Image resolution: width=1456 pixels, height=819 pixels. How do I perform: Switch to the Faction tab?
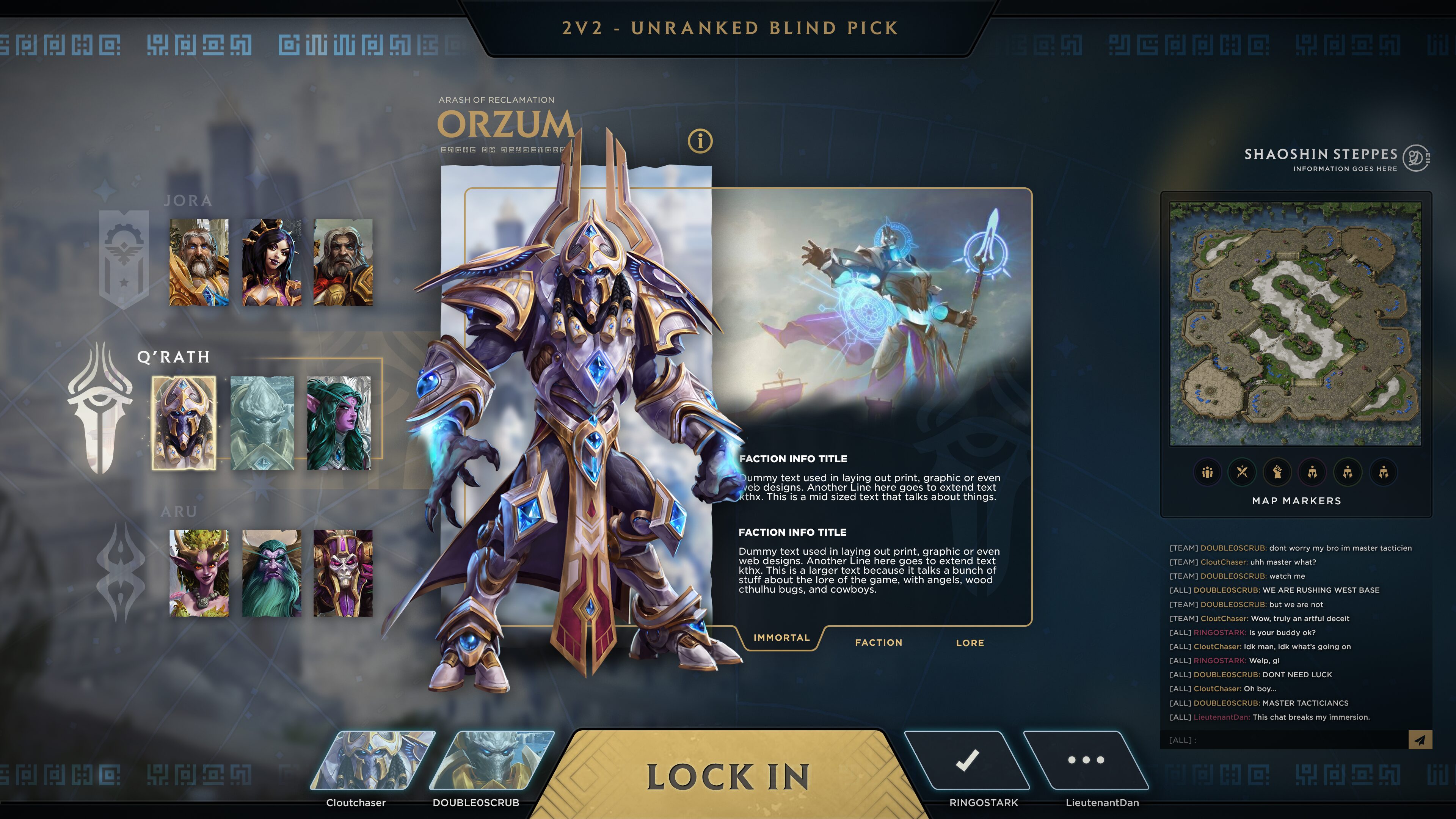(879, 643)
